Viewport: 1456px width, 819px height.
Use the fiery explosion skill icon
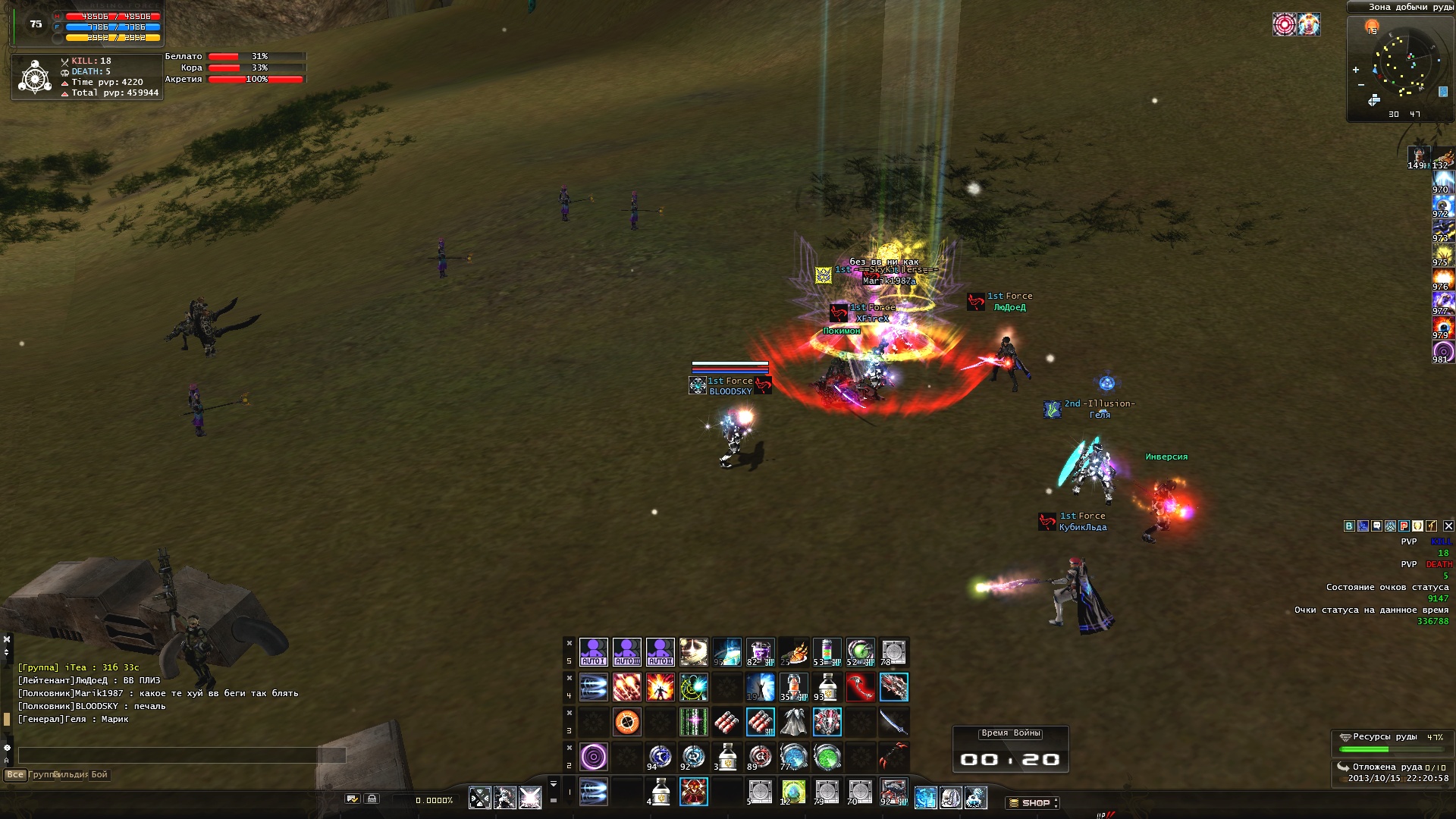pyautogui.click(x=660, y=687)
